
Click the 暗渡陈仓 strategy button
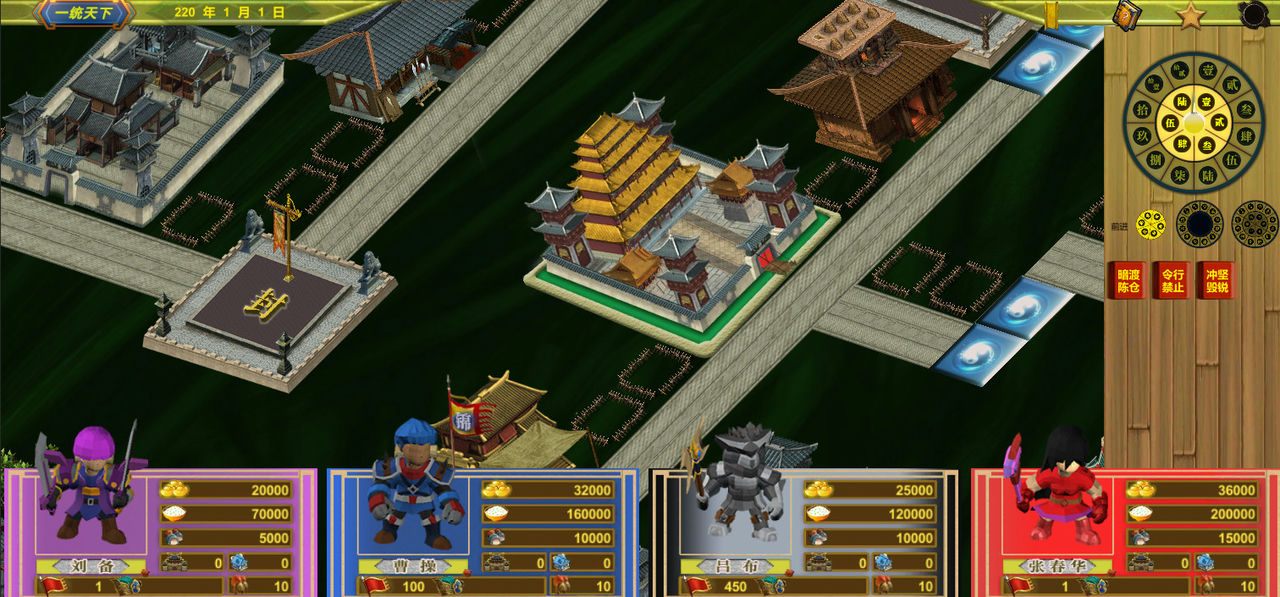(1128, 280)
